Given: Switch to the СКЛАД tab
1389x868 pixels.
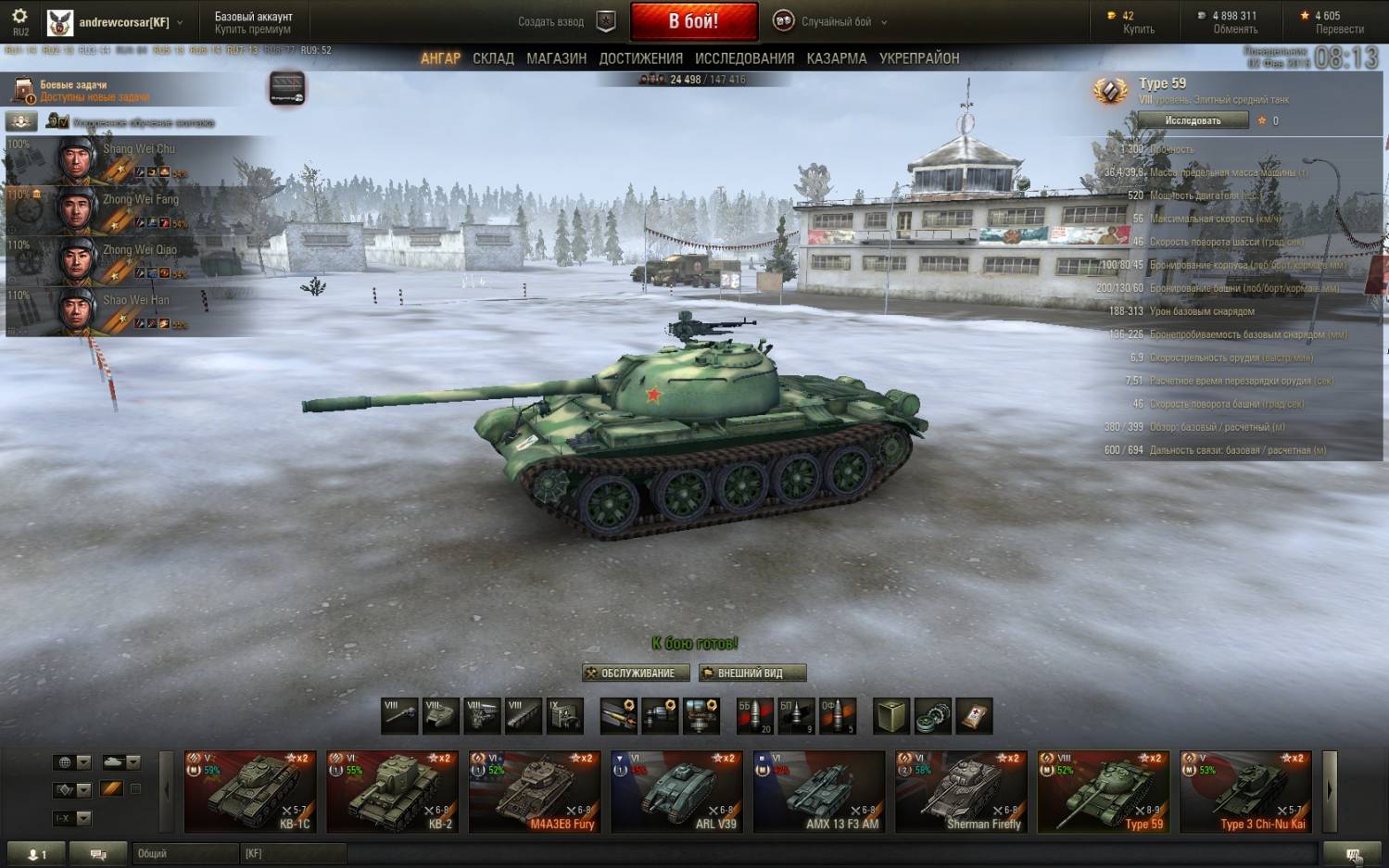Looking at the screenshot, I should point(493,58).
